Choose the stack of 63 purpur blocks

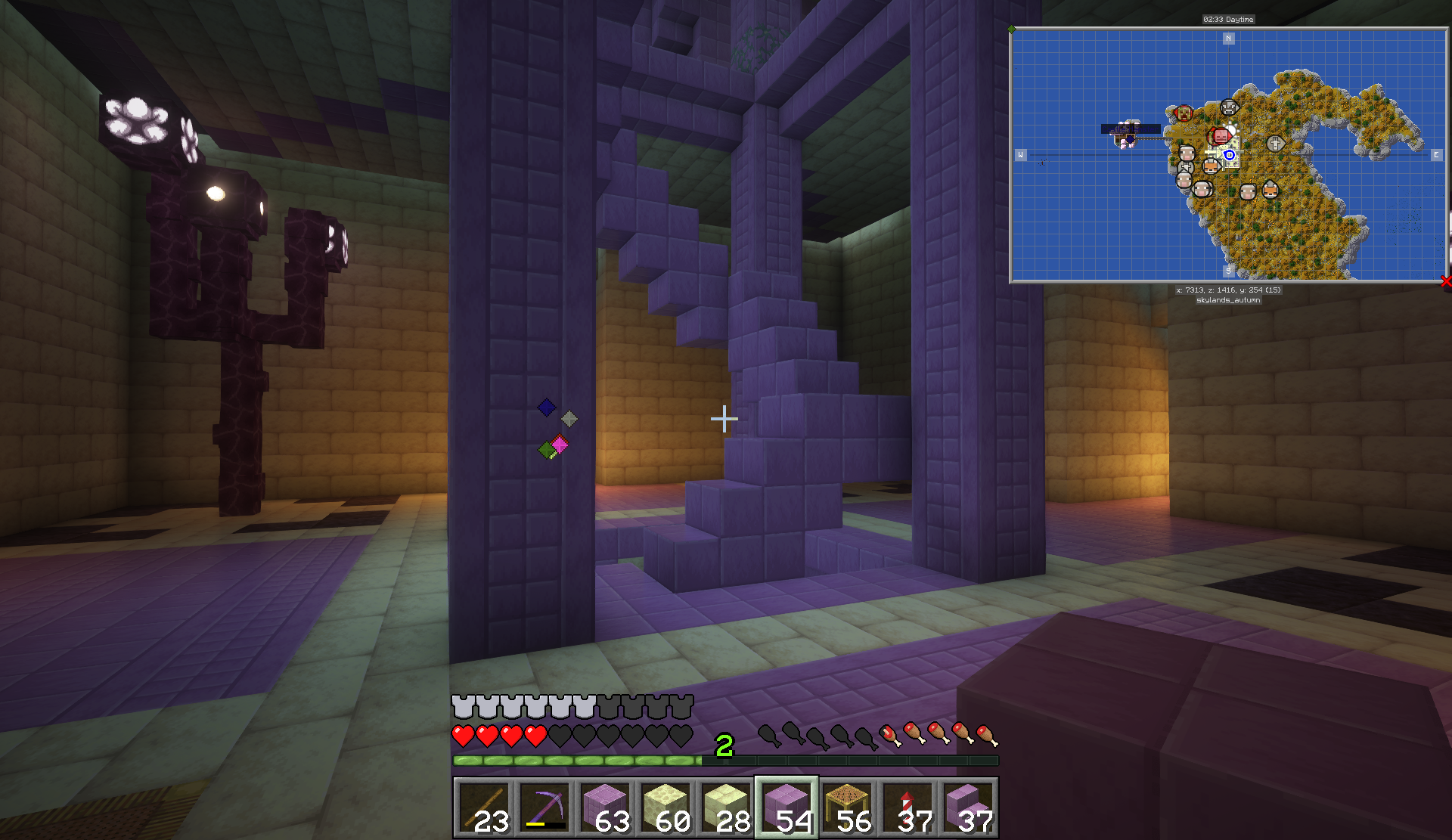pyautogui.click(x=605, y=807)
